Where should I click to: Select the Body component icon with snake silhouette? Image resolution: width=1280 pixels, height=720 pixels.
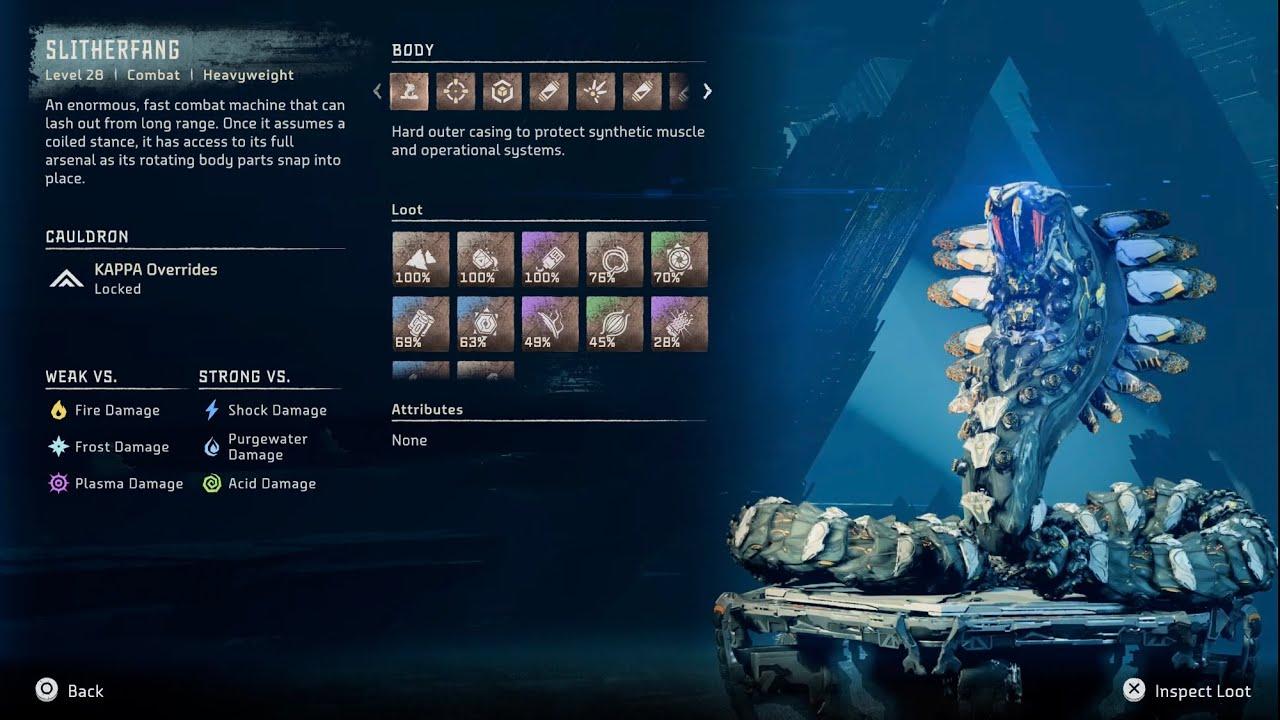point(409,92)
